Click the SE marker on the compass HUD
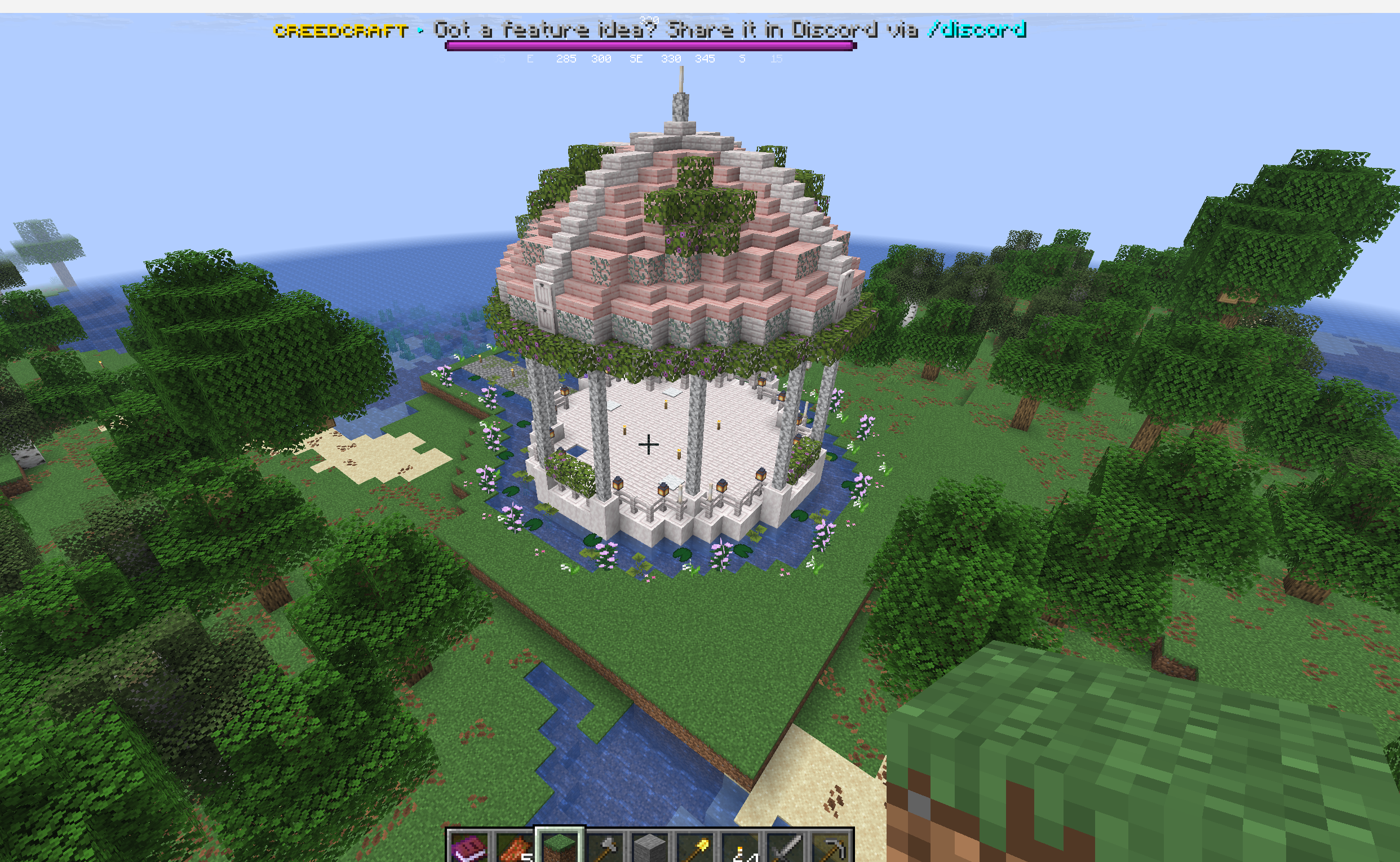The height and width of the screenshot is (862, 1400). pos(636,59)
